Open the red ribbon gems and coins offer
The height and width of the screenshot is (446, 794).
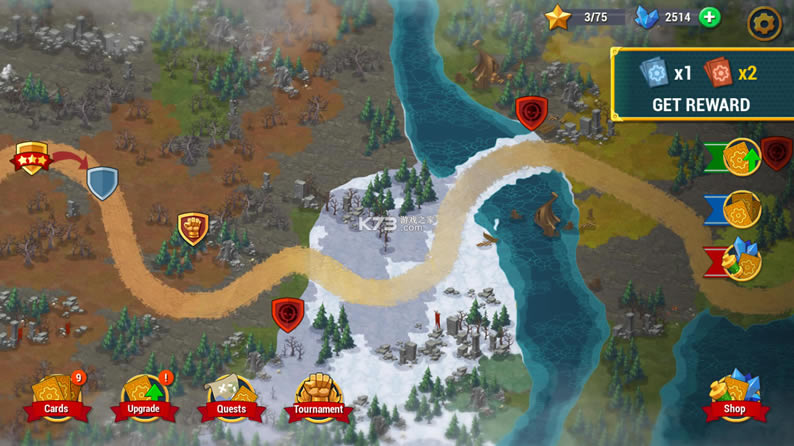tap(741, 261)
